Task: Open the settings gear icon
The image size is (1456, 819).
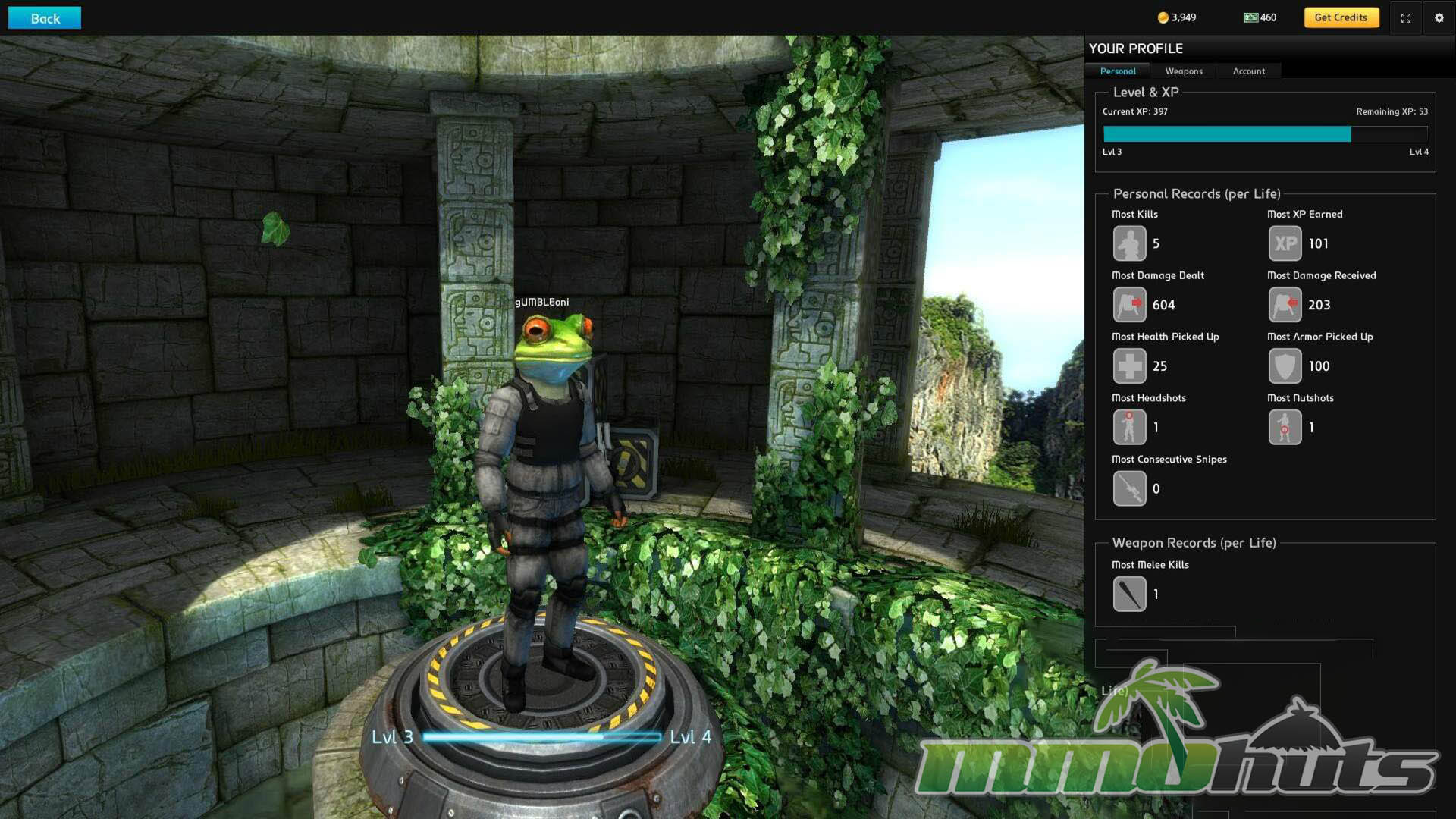Action: pos(1439,18)
